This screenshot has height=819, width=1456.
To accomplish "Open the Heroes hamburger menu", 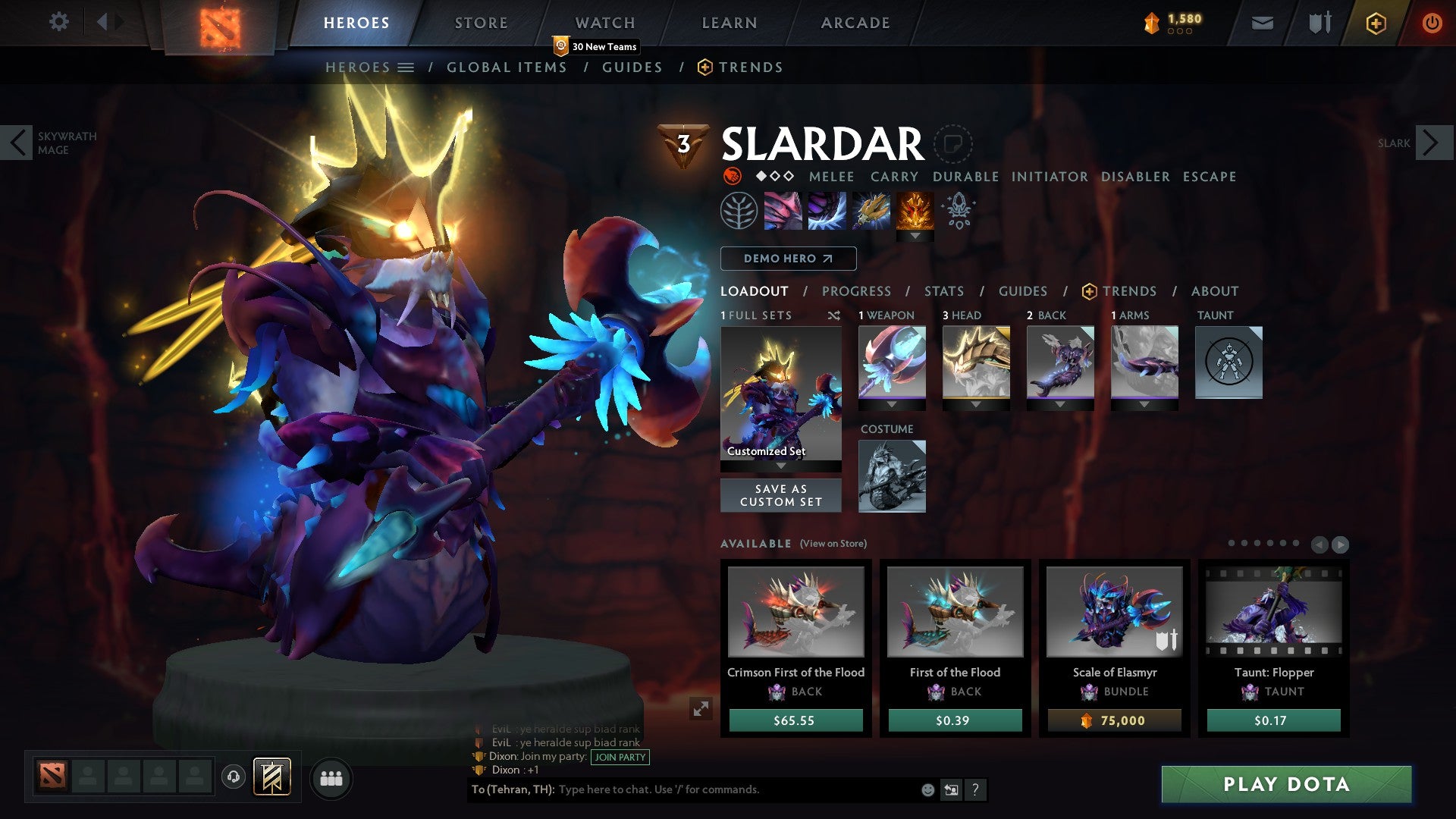I will (x=406, y=67).
